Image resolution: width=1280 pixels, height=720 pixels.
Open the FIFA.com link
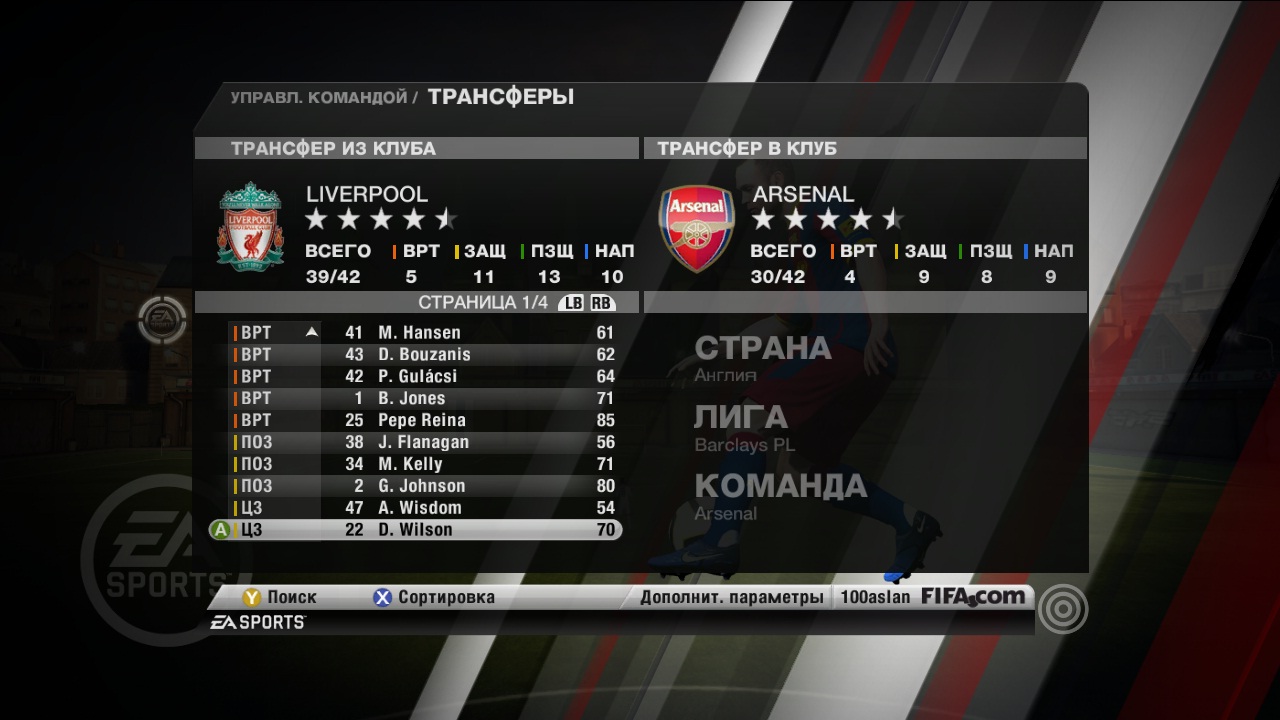(973, 597)
